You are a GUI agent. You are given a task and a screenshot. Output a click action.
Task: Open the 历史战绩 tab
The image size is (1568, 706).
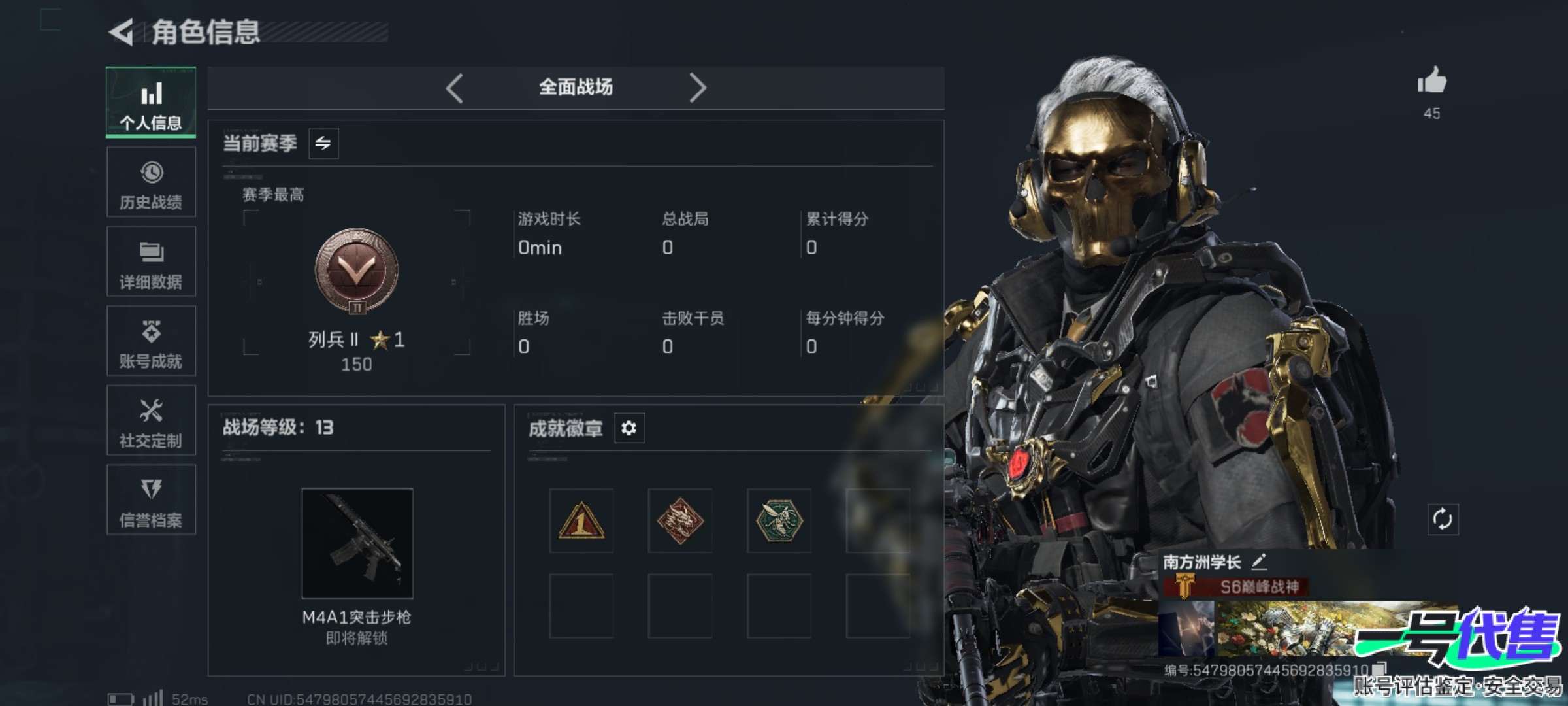coord(151,182)
